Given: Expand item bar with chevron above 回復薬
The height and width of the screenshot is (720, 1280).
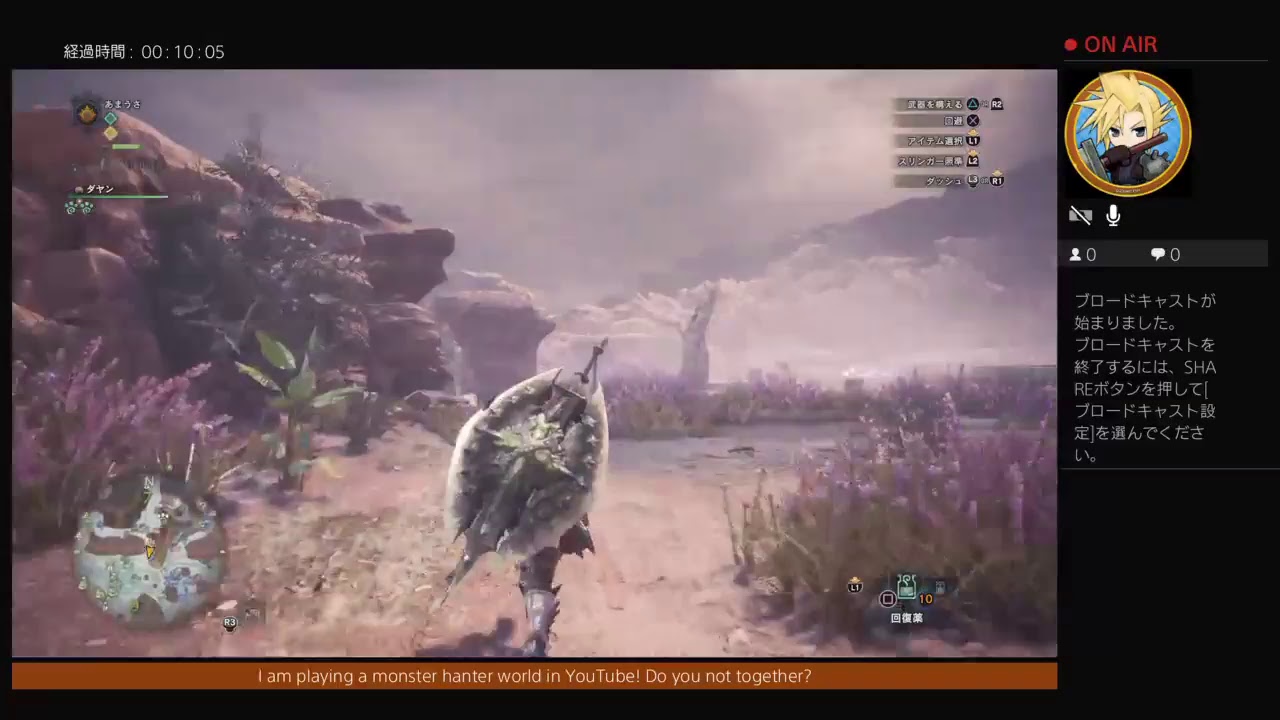Looking at the screenshot, I should (855, 579).
